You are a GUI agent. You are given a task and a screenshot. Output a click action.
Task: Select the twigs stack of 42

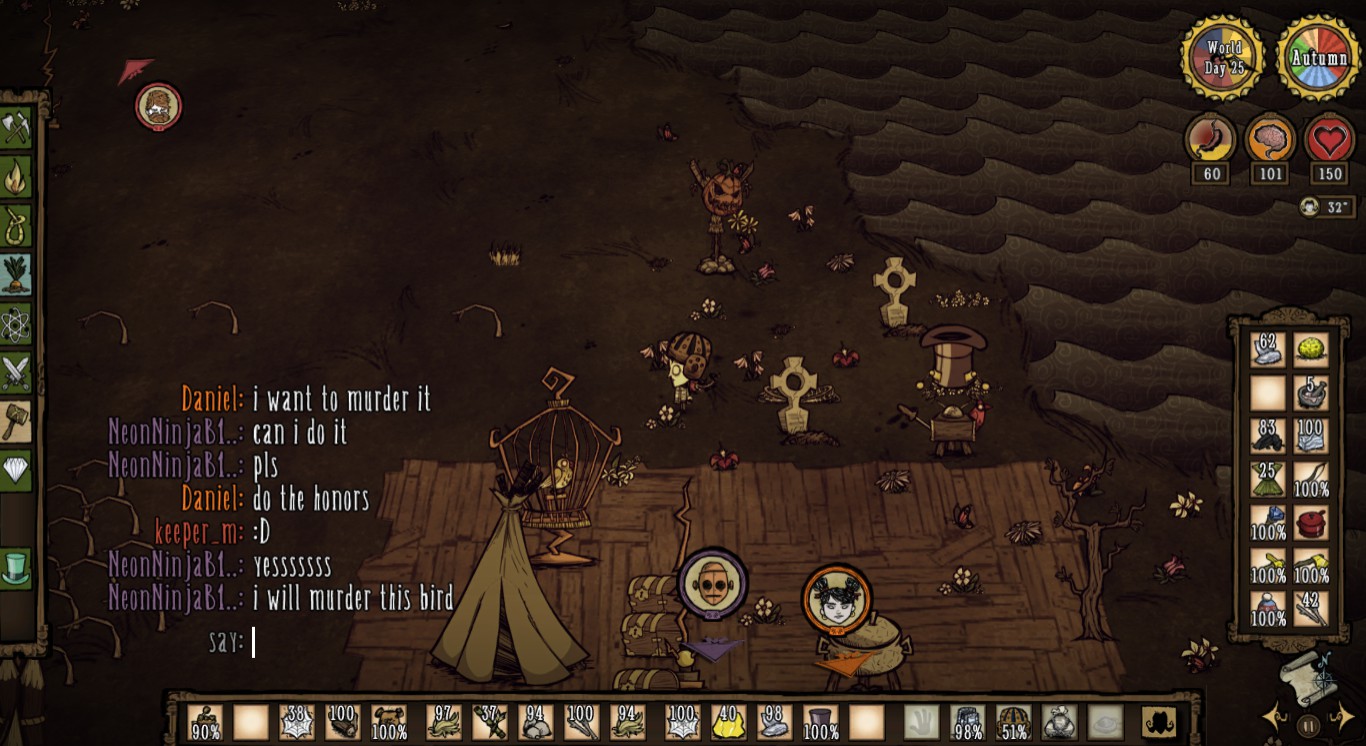pyautogui.click(x=1311, y=609)
